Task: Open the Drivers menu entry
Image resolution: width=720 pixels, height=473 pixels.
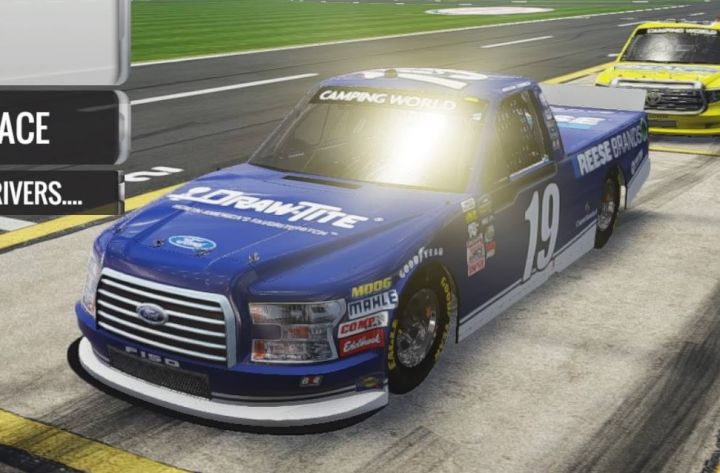Action: click(58, 191)
